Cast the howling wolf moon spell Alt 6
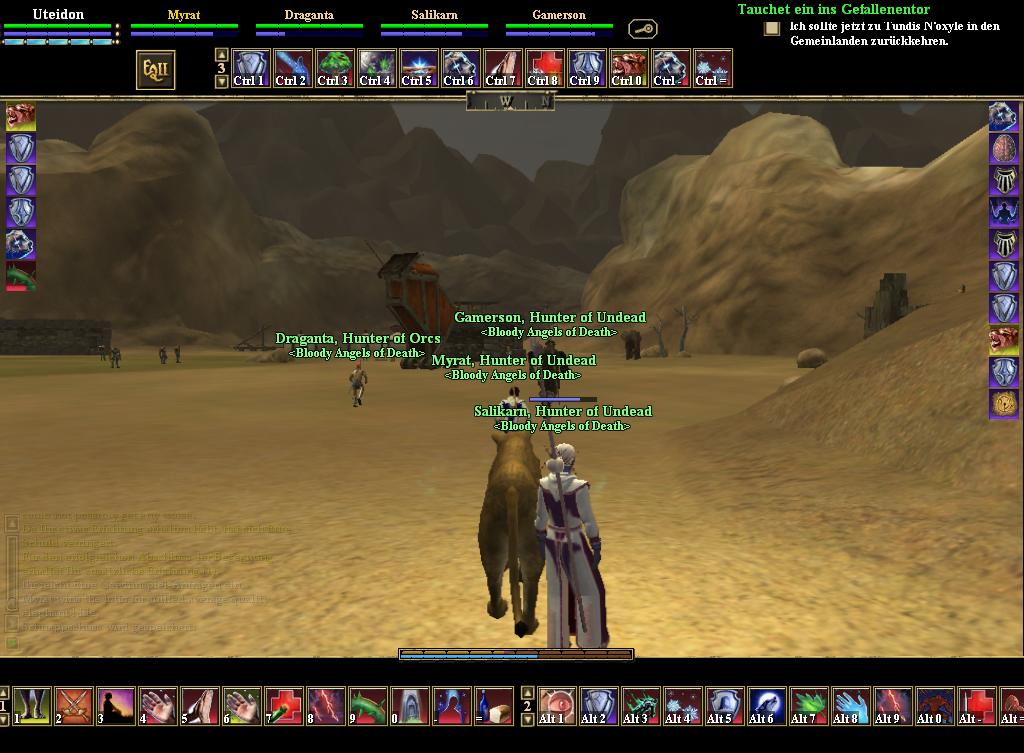Screen dimensions: 1024x753 [766, 705]
